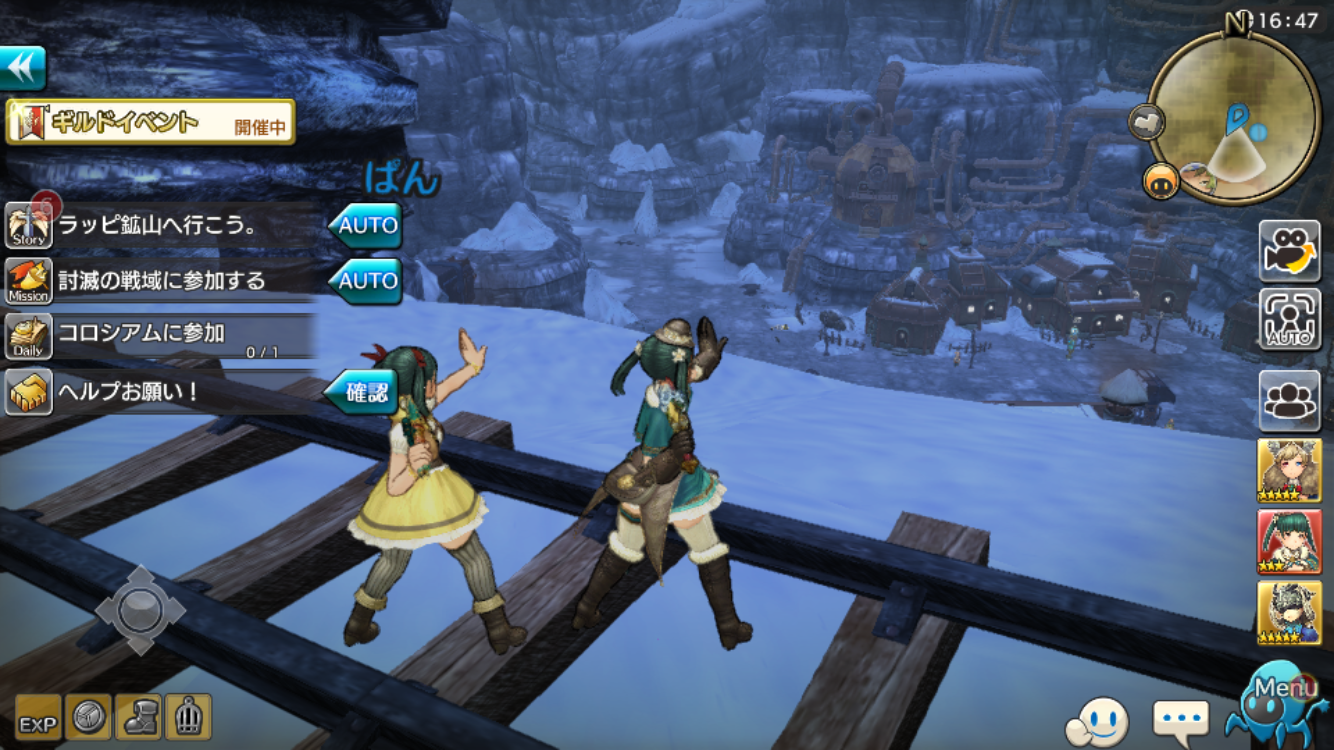Start AUTO for the Mission quest
The width and height of the screenshot is (1334, 750).
[366, 281]
